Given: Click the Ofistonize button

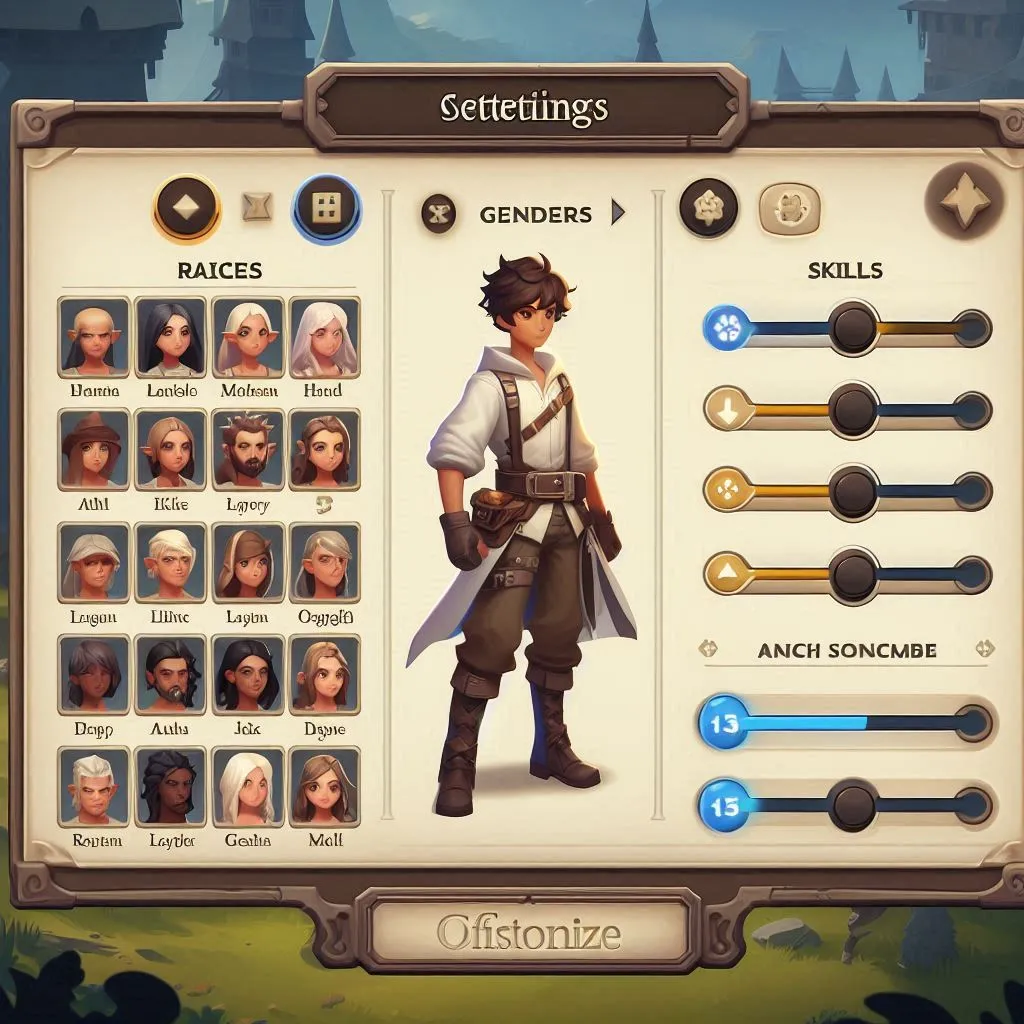Looking at the screenshot, I should pyautogui.click(x=528, y=933).
